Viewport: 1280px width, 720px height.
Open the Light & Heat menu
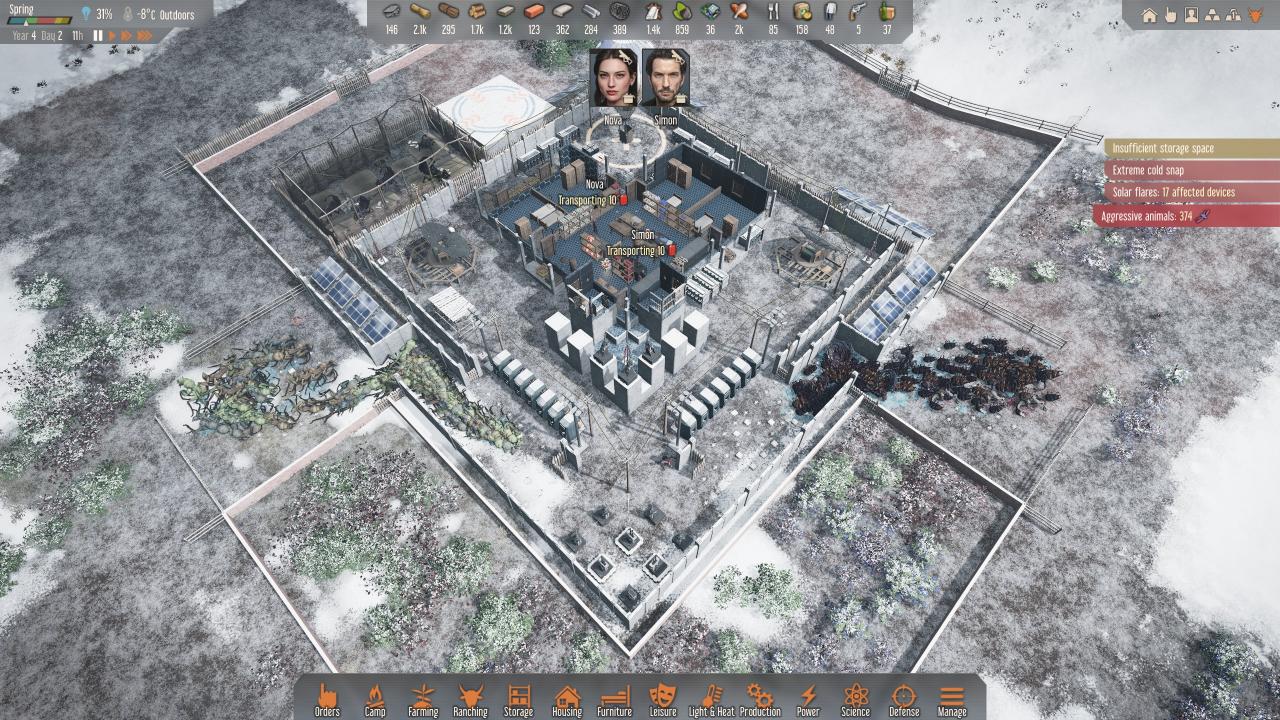point(711,699)
